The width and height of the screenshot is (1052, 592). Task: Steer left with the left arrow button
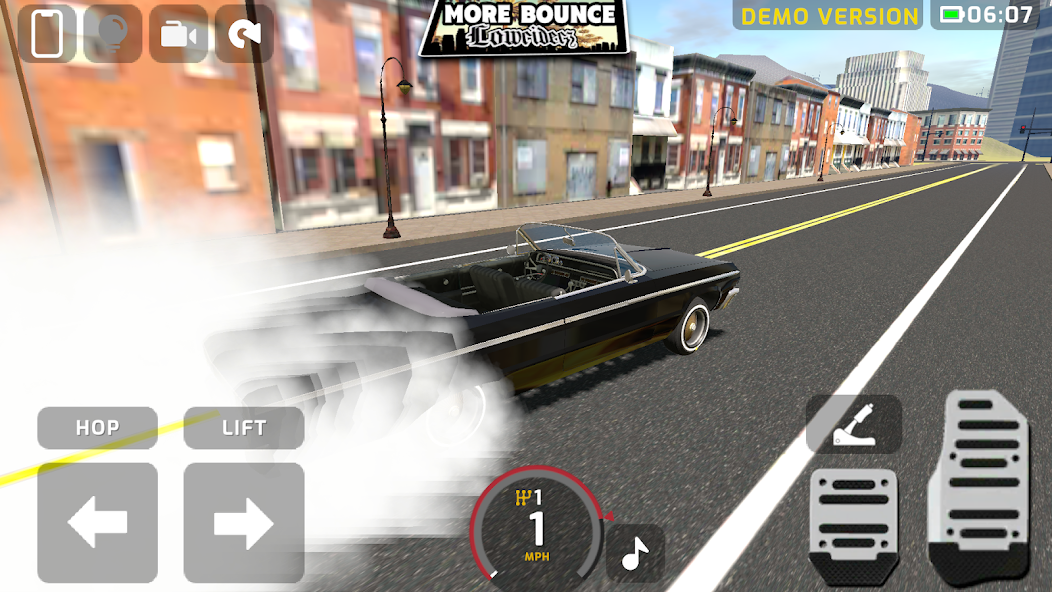click(x=98, y=522)
